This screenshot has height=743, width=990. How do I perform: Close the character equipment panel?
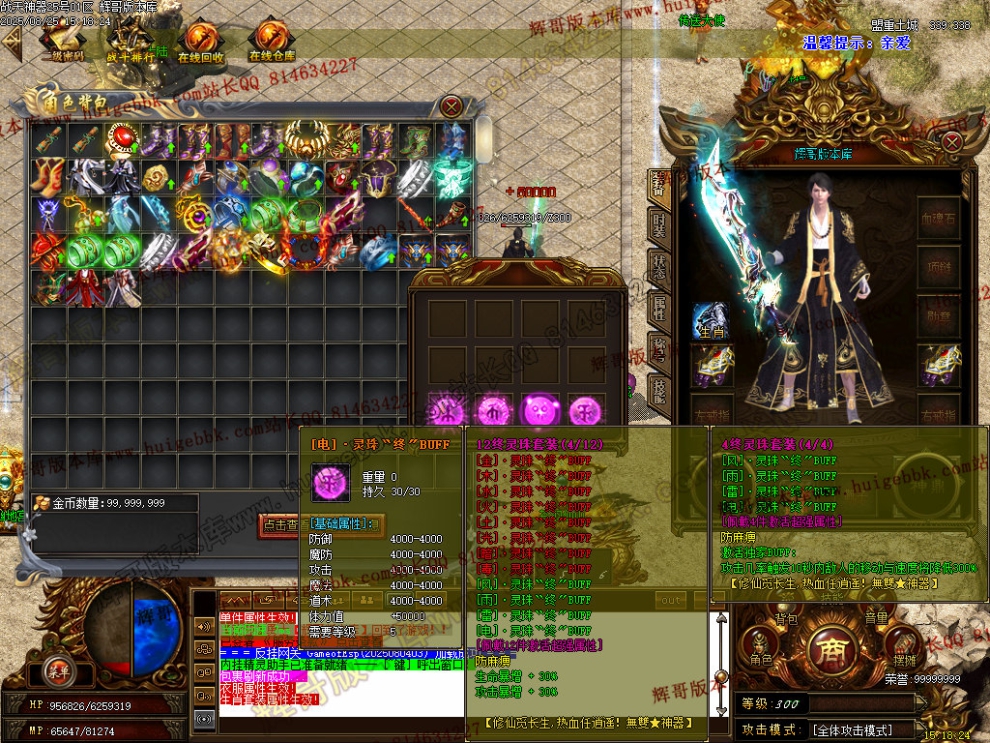coord(950,142)
